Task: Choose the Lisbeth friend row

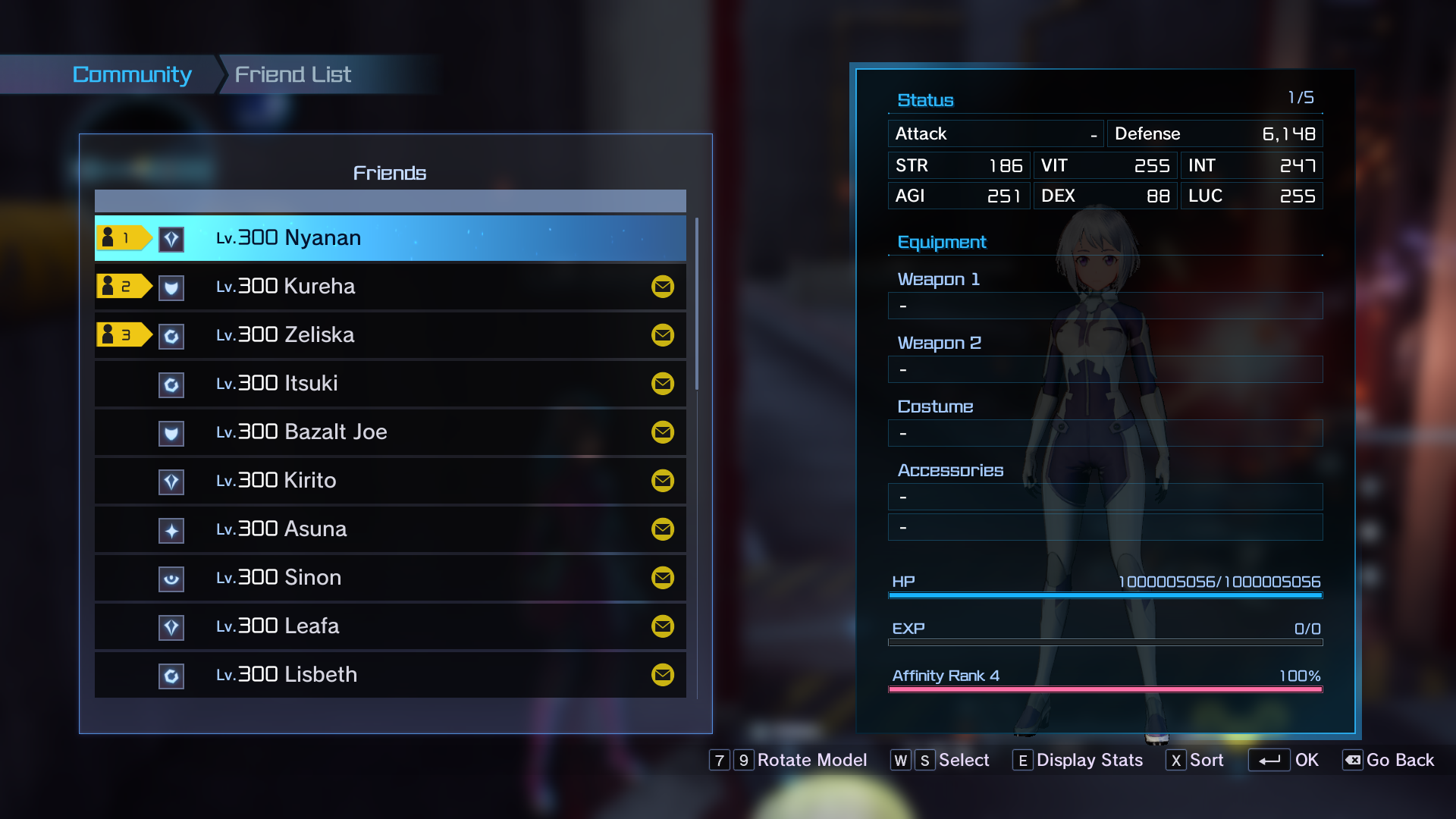Action: pos(390,675)
